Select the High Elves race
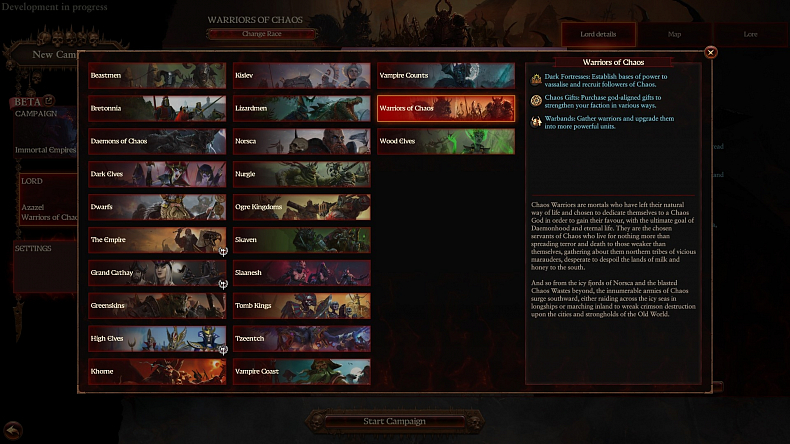 pos(157,339)
